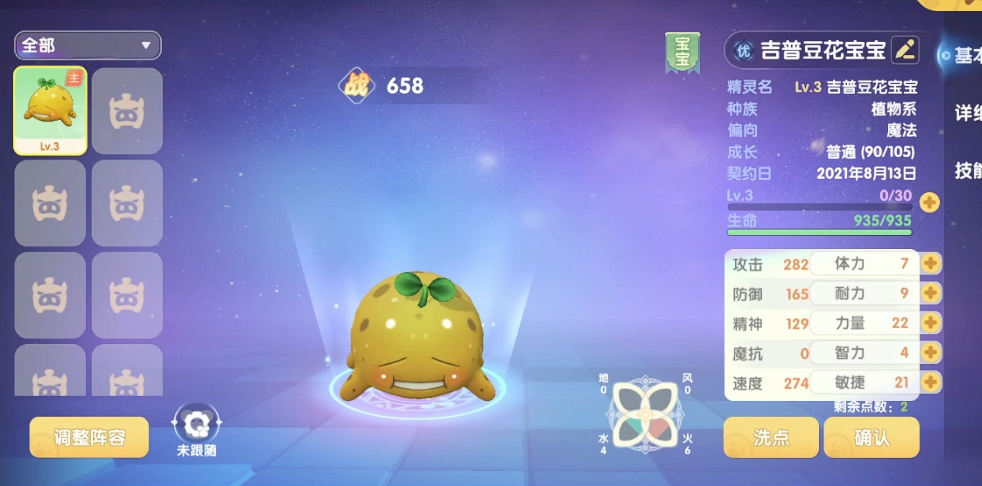
Task: Edit the pet name with pencil icon
Action: point(904,48)
